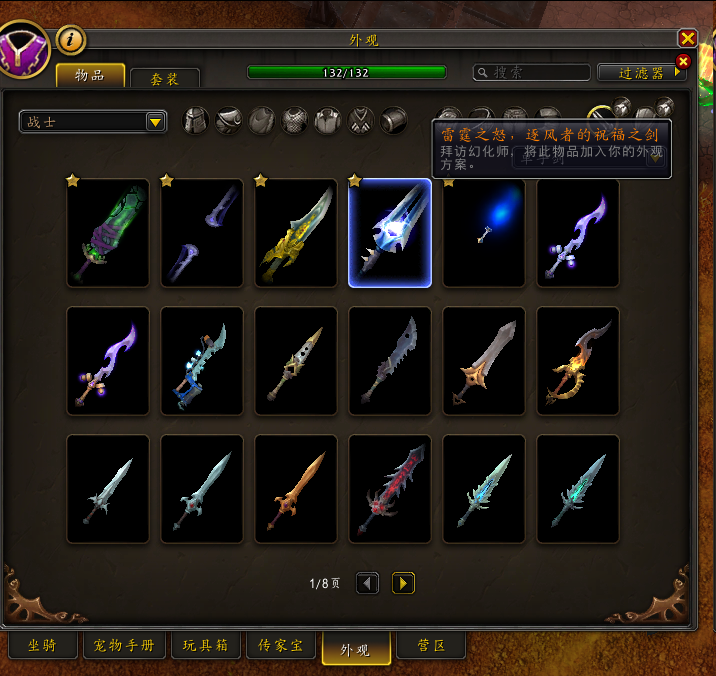The height and width of the screenshot is (676, 716).
Task: Select the head armor slot filter
Action: pos(196,121)
